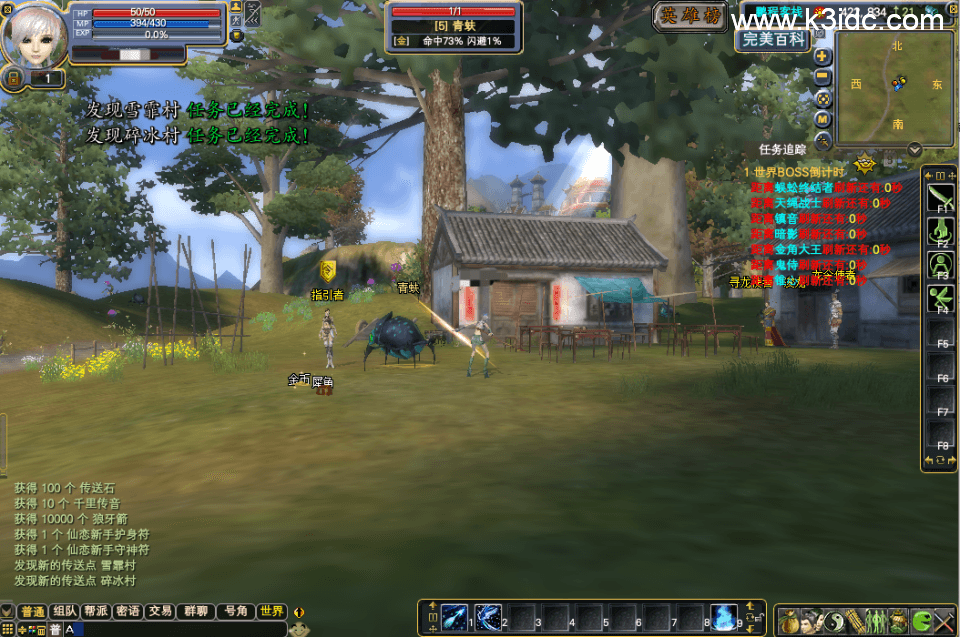Switch to the 密语 whisper chat tab
The height and width of the screenshot is (637, 960).
127,611
